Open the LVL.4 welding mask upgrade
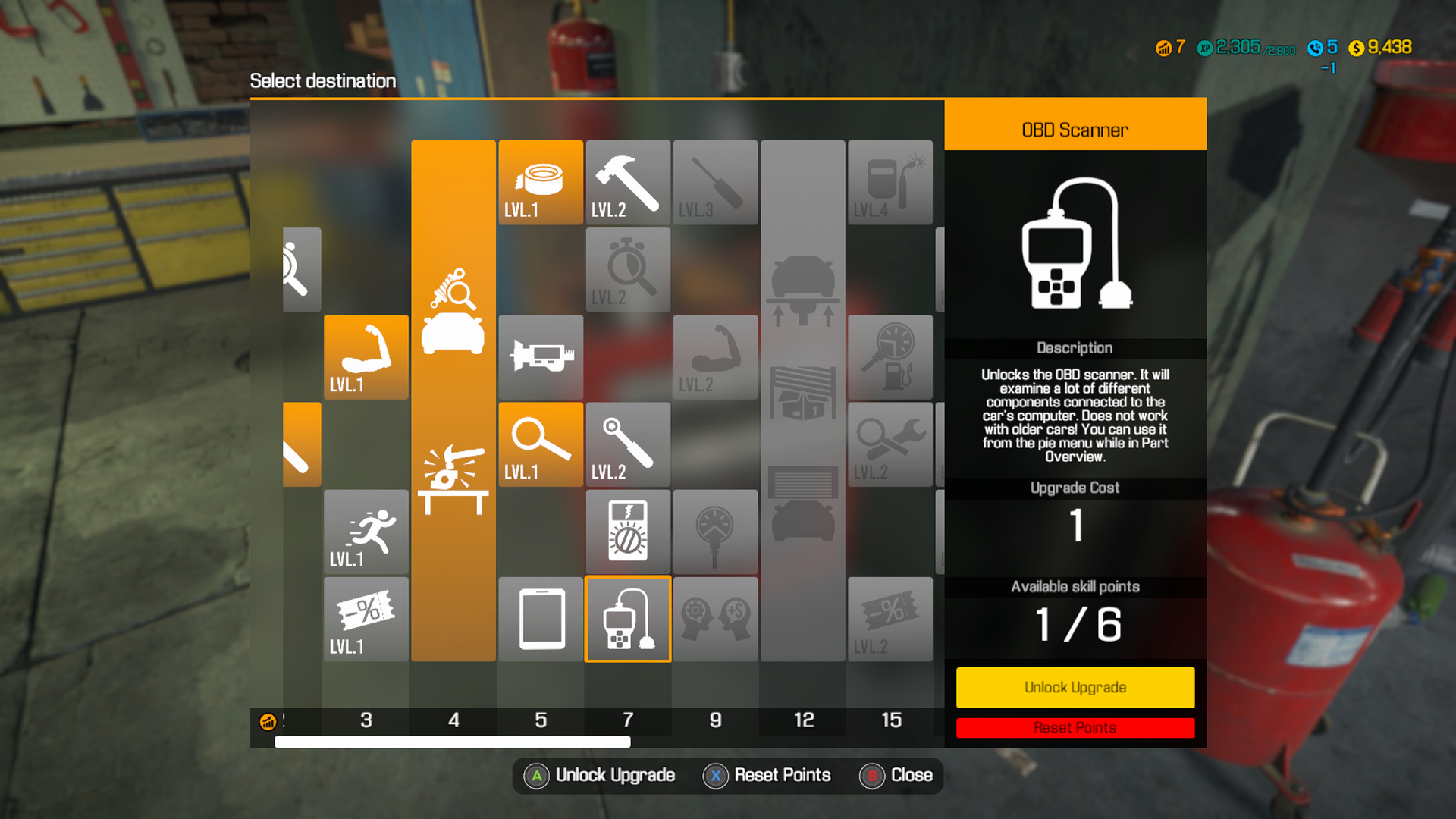The height and width of the screenshot is (819, 1456). [x=890, y=182]
